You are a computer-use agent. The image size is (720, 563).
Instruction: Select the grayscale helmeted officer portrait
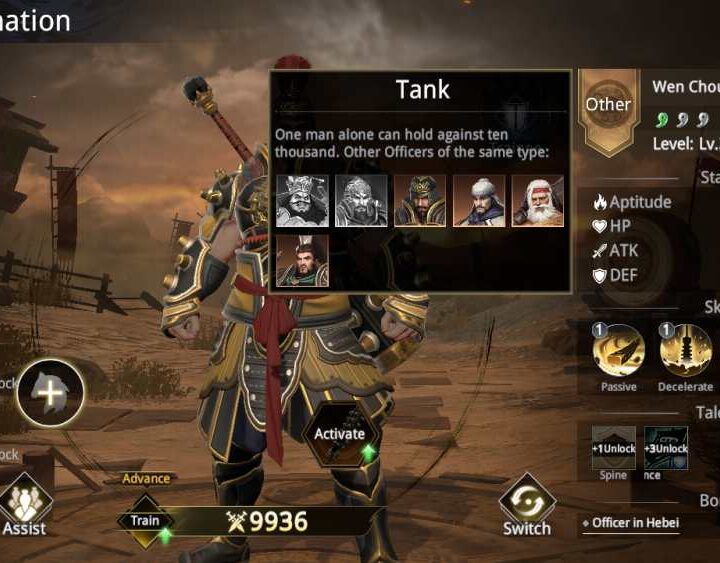(360, 201)
